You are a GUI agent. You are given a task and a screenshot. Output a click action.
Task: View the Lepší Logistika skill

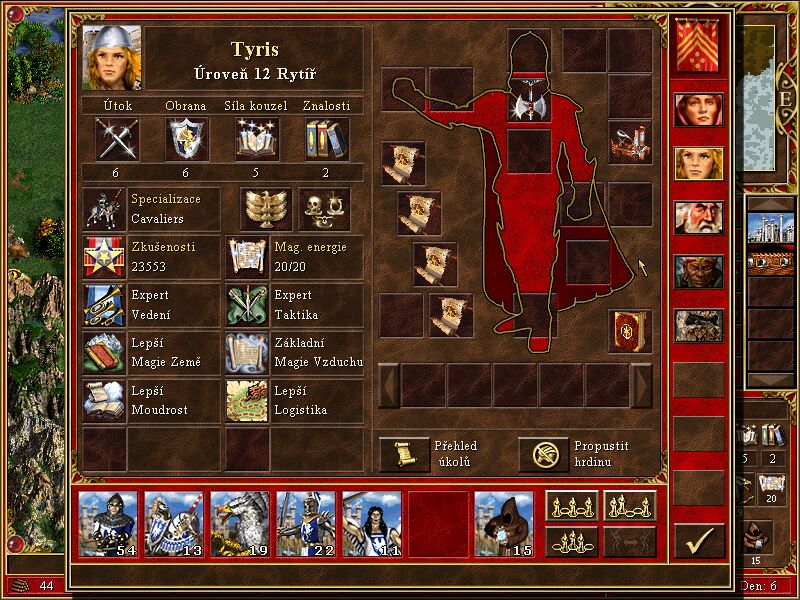(247, 400)
